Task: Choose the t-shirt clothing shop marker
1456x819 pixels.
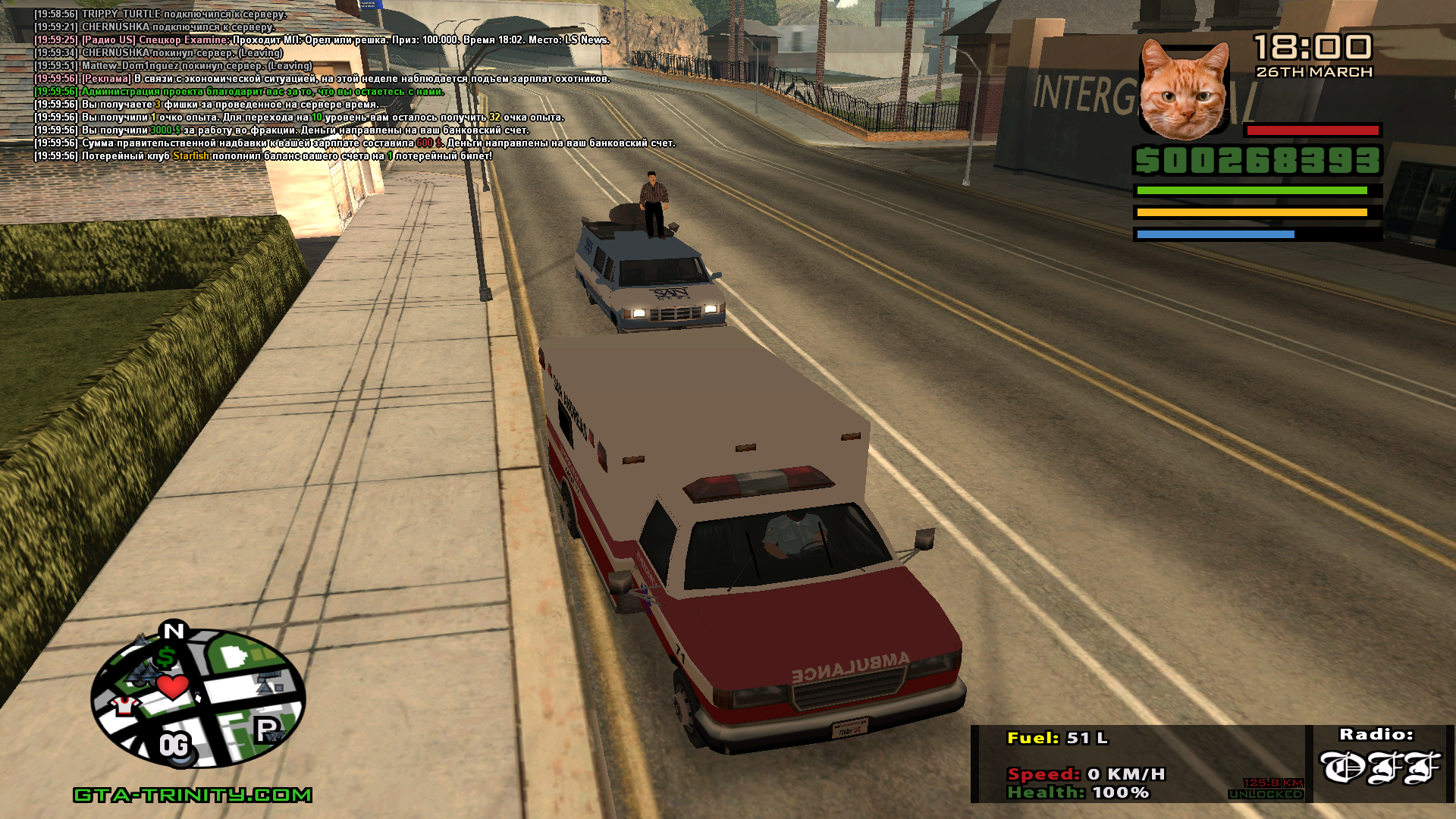Action: pyautogui.click(x=123, y=707)
